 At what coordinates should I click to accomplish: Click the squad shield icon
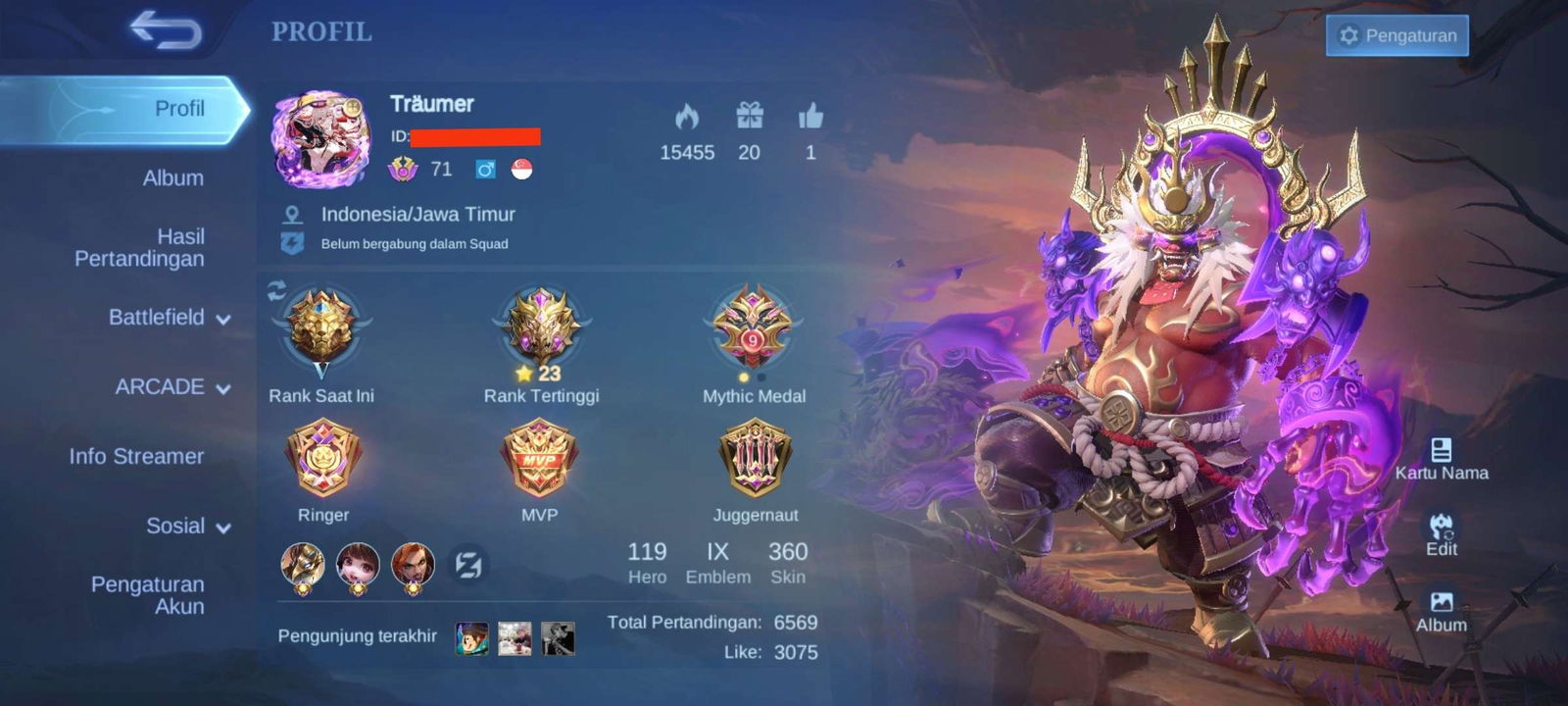289,243
